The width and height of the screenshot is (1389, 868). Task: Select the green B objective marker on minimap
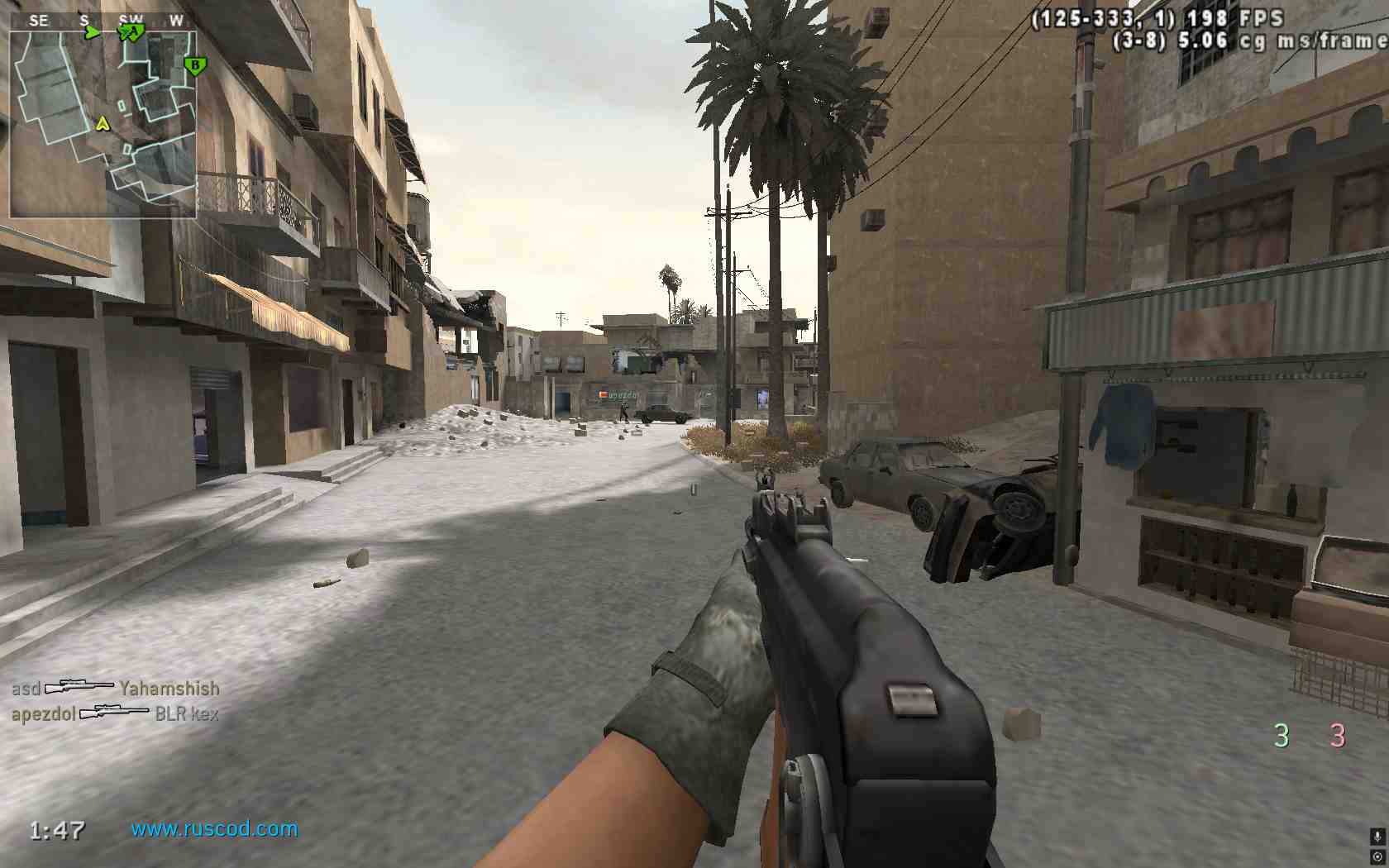[196, 65]
